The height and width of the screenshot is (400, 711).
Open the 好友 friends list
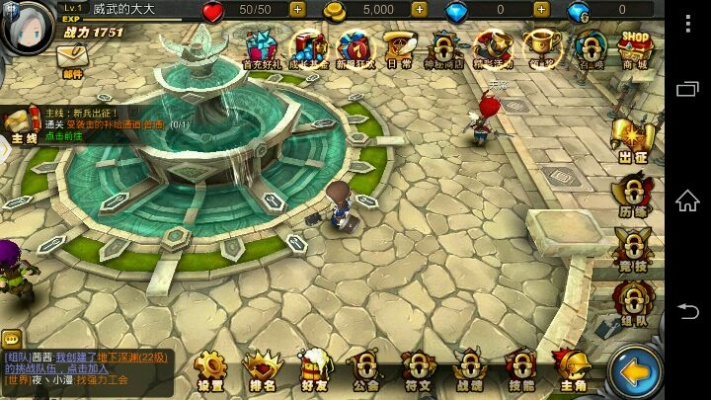point(312,371)
